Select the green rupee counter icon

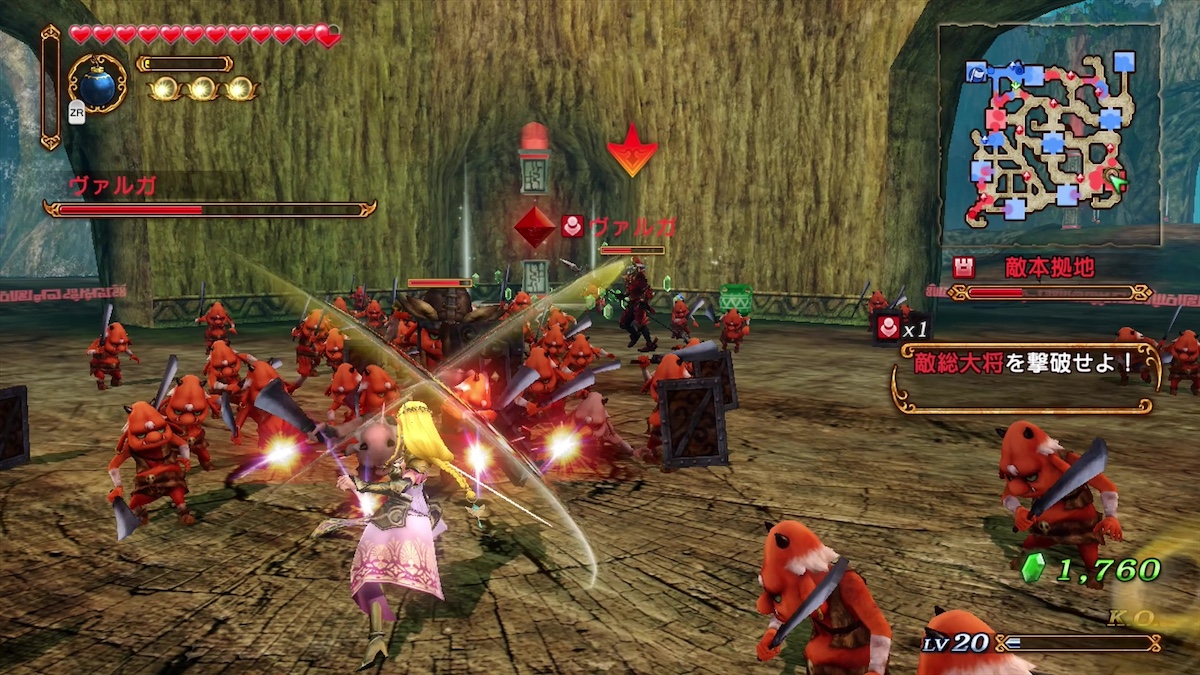click(1033, 569)
